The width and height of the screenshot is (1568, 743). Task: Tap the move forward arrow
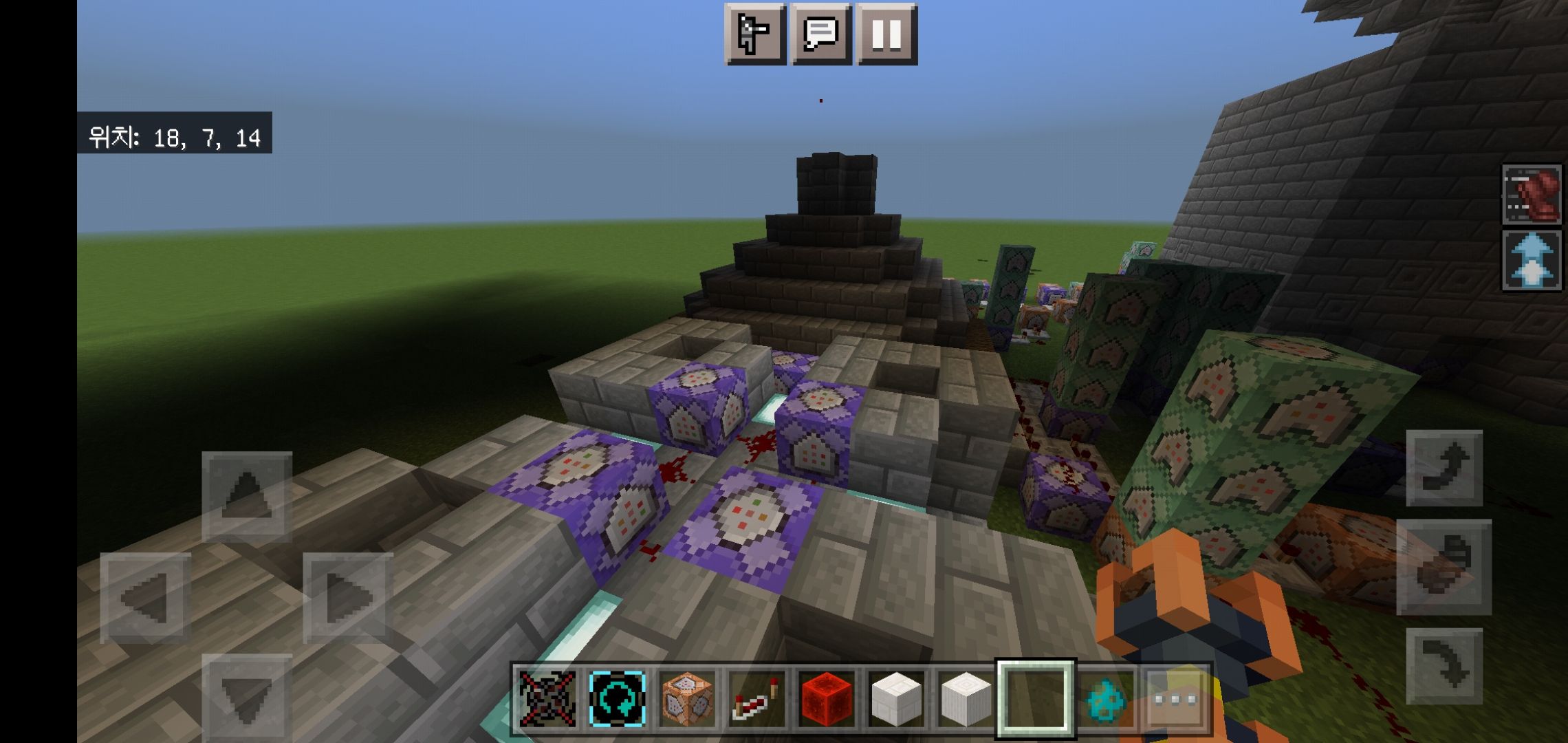click(247, 496)
